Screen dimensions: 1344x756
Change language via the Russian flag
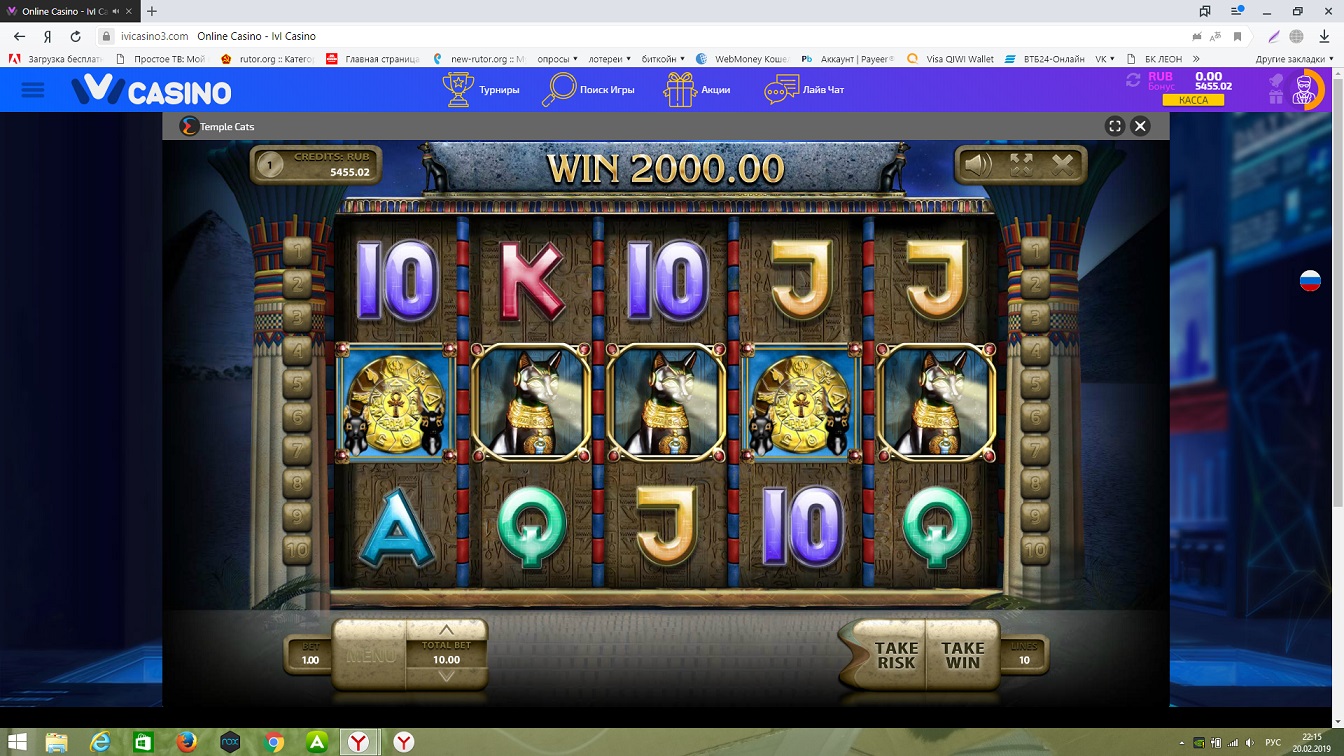[x=1310, y=281]
